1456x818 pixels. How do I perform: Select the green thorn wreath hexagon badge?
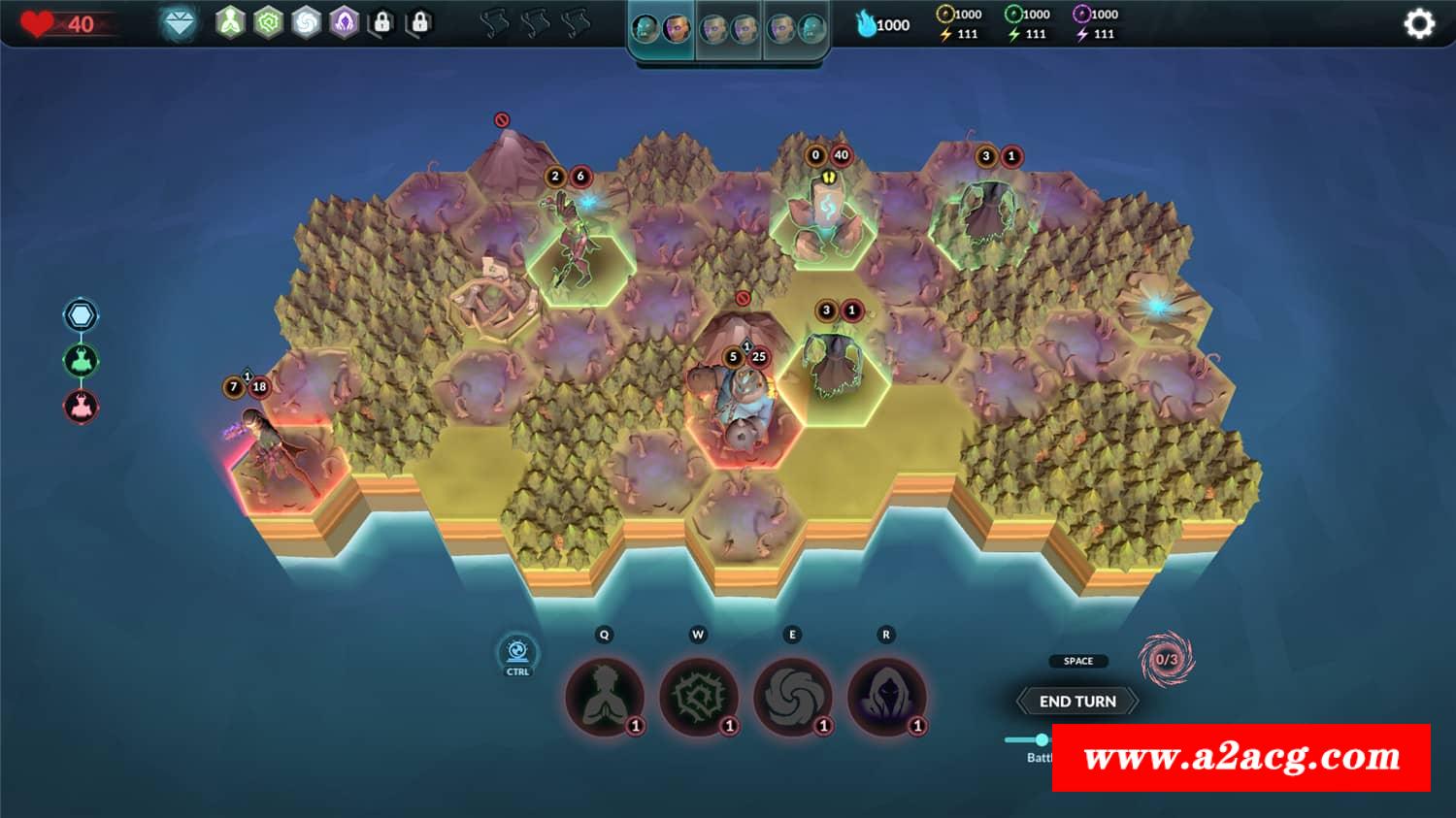pyautogui.click(x=268, y=22)
